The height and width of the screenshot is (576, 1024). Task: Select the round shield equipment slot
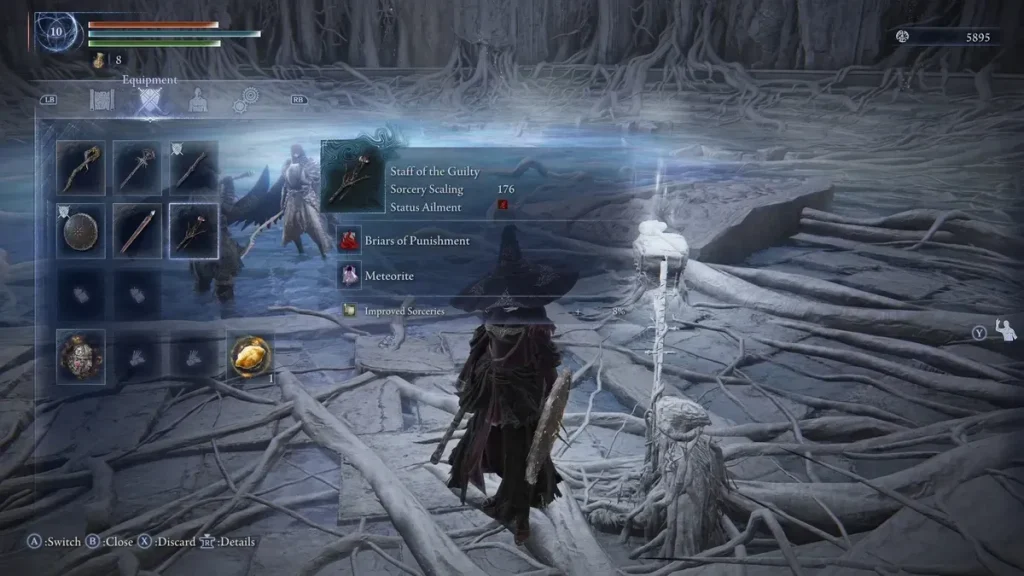click(x=81, y=230)
